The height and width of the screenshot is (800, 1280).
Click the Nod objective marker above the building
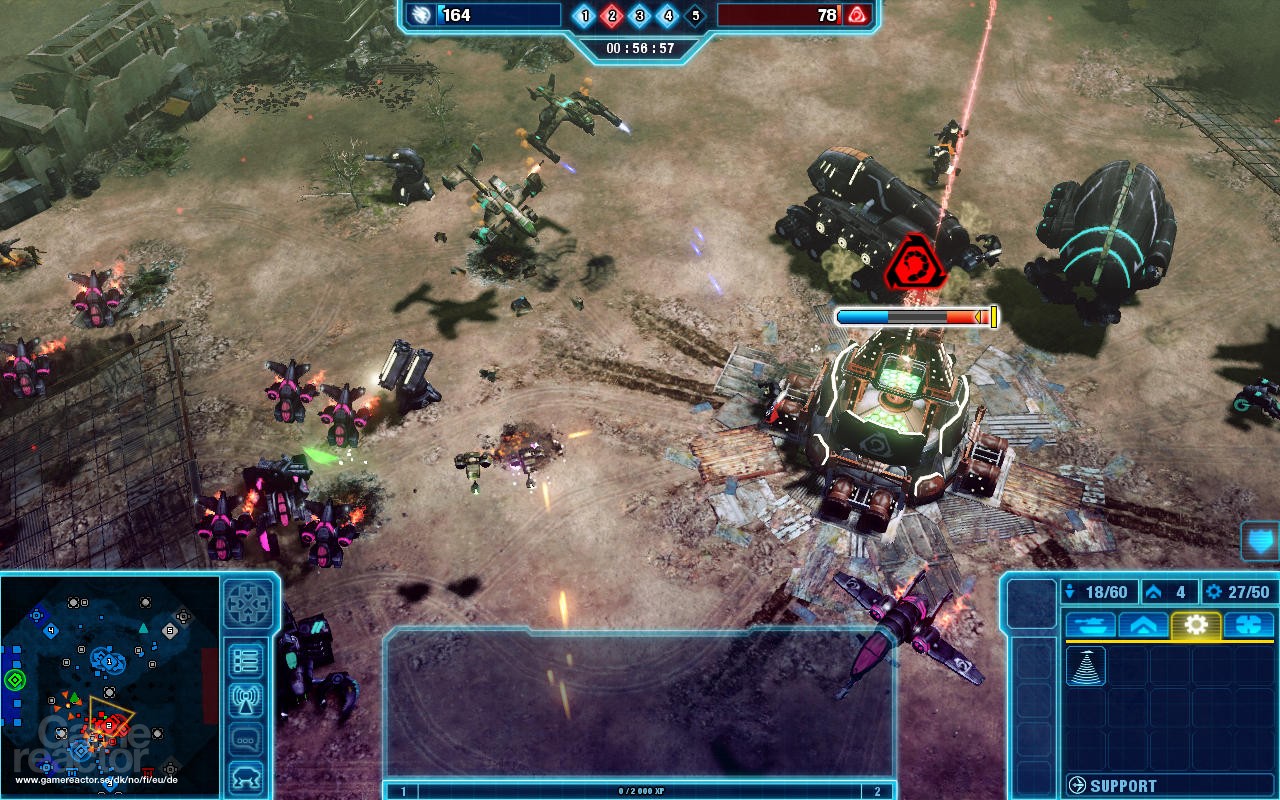point(912,264)
